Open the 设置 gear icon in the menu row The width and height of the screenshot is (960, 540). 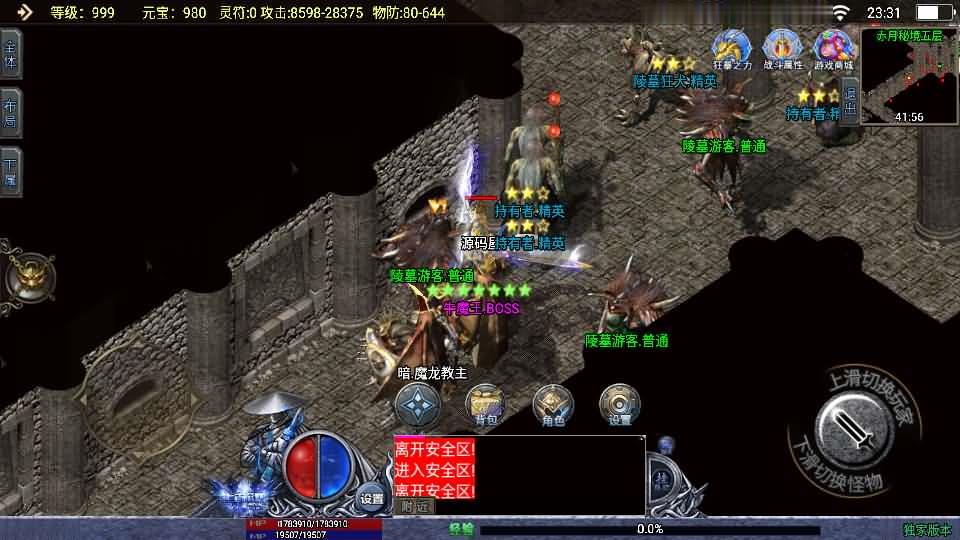[619, 405]
